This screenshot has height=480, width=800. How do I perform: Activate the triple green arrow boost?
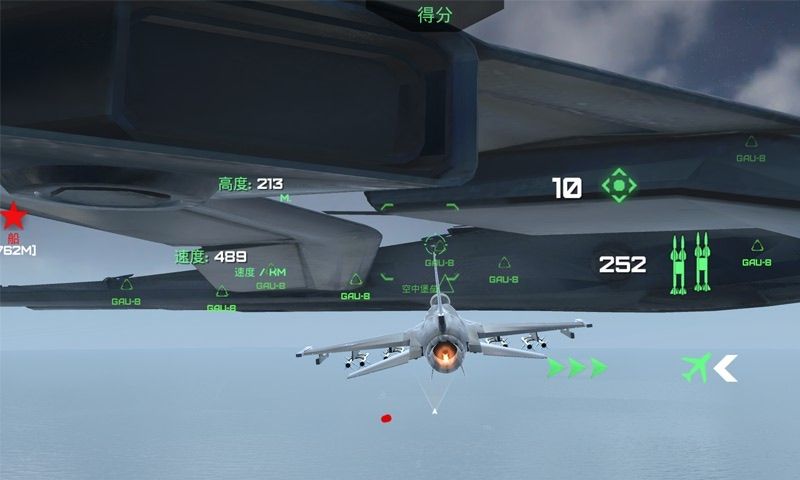(577, 367)
